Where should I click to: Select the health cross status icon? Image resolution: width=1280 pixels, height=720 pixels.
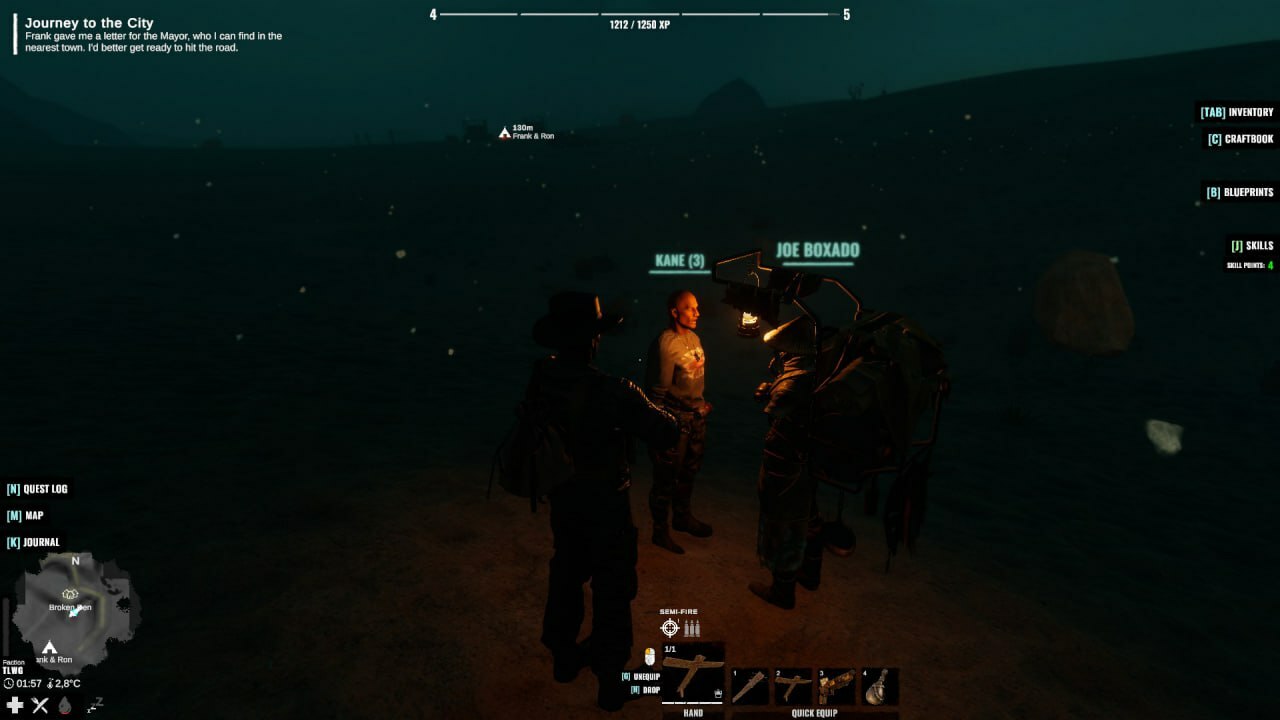pos(14,705)
